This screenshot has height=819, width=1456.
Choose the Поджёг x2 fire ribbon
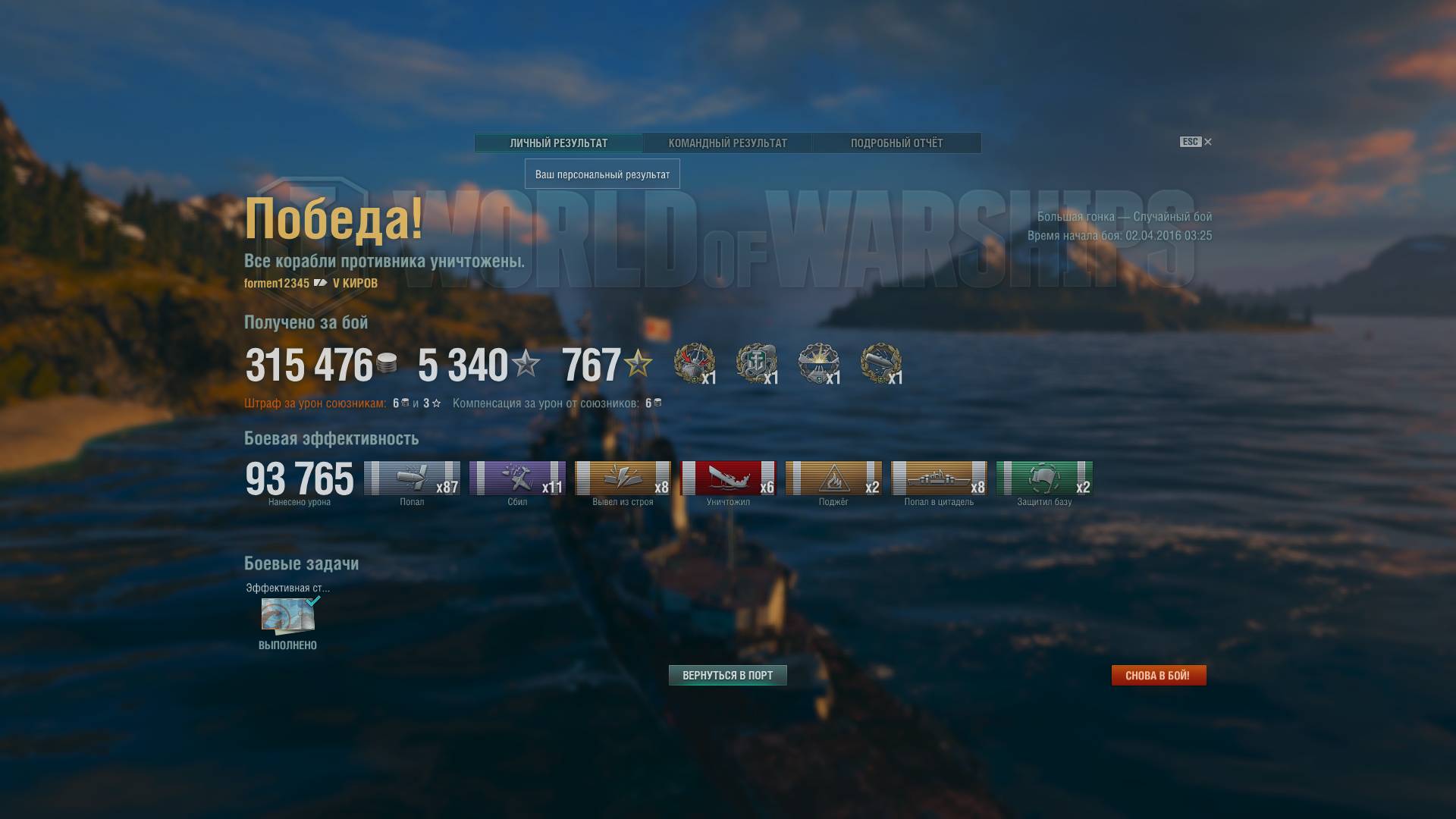point(833,478)
